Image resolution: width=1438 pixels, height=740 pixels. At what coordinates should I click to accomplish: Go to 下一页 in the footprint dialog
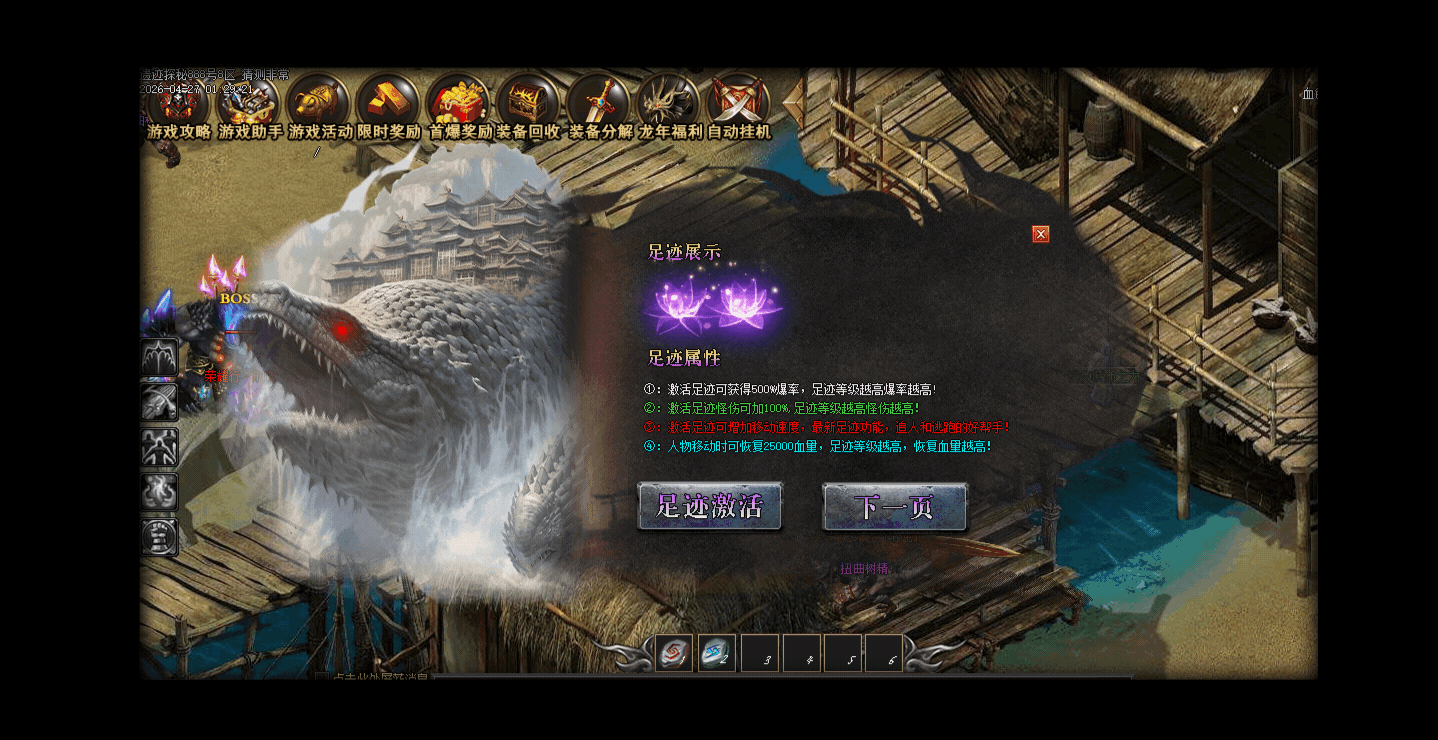[x=894, y=506]
